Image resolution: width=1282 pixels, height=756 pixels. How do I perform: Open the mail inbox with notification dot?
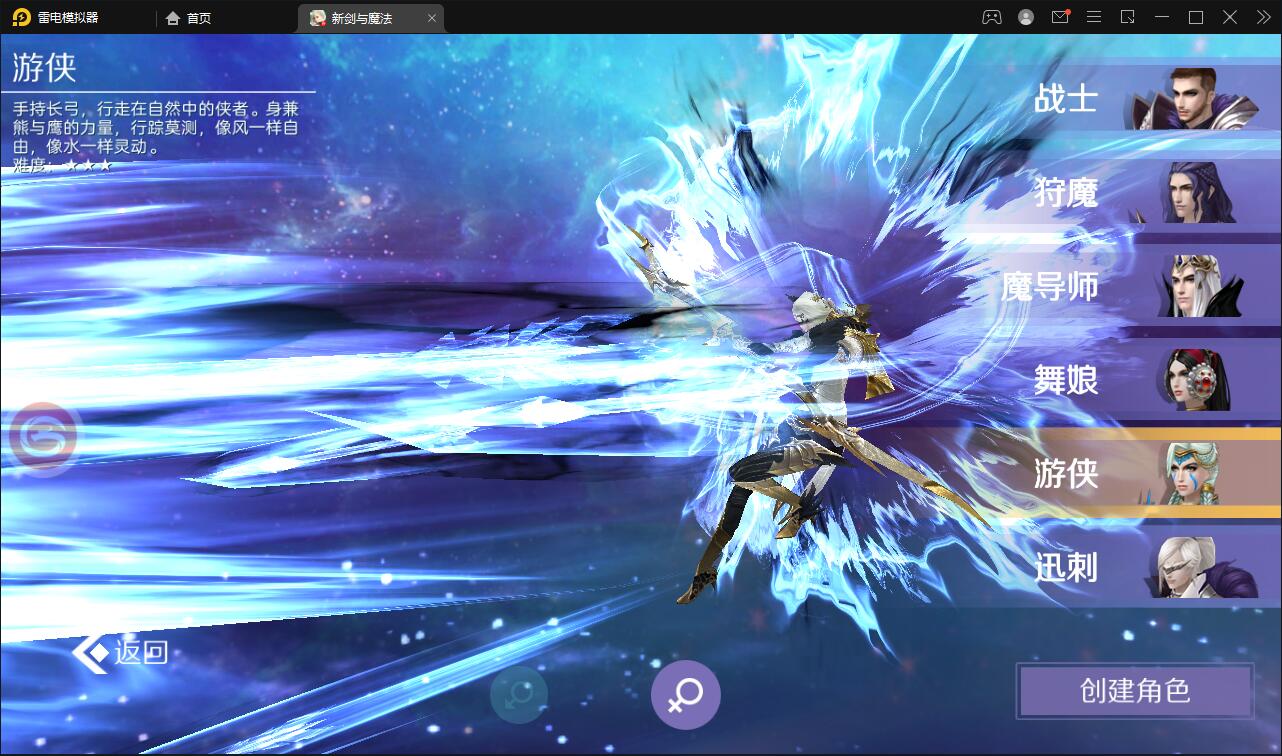click(x=1060, y=17)
